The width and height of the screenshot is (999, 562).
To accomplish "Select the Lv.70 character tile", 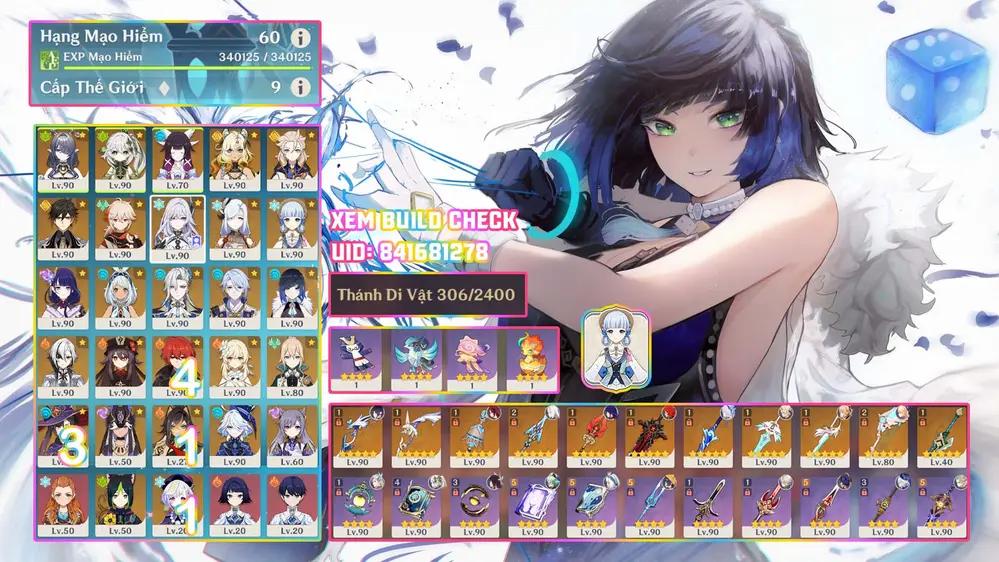I will pos(177,159).
